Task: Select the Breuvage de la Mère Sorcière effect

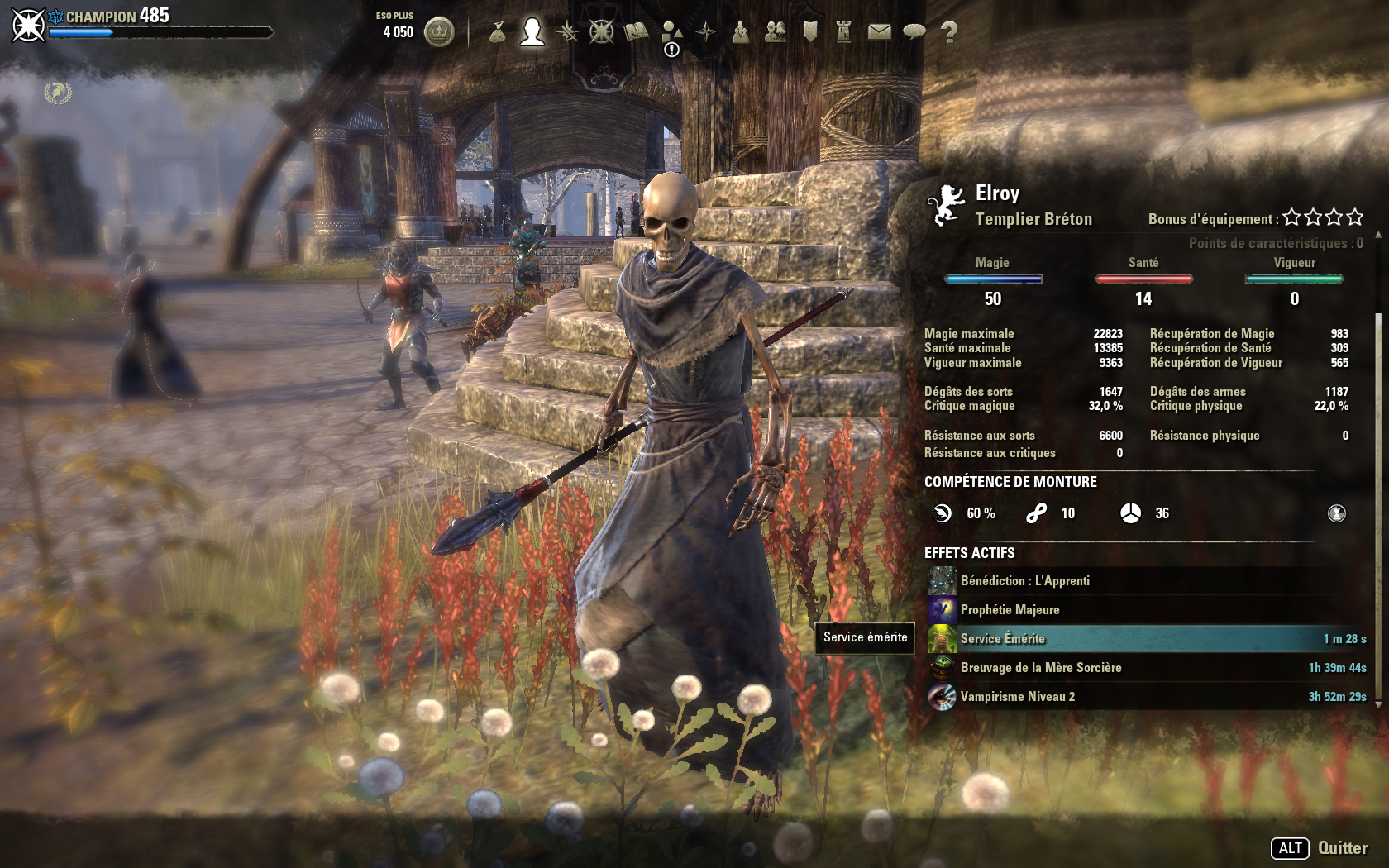Action: coord(1146,668)
